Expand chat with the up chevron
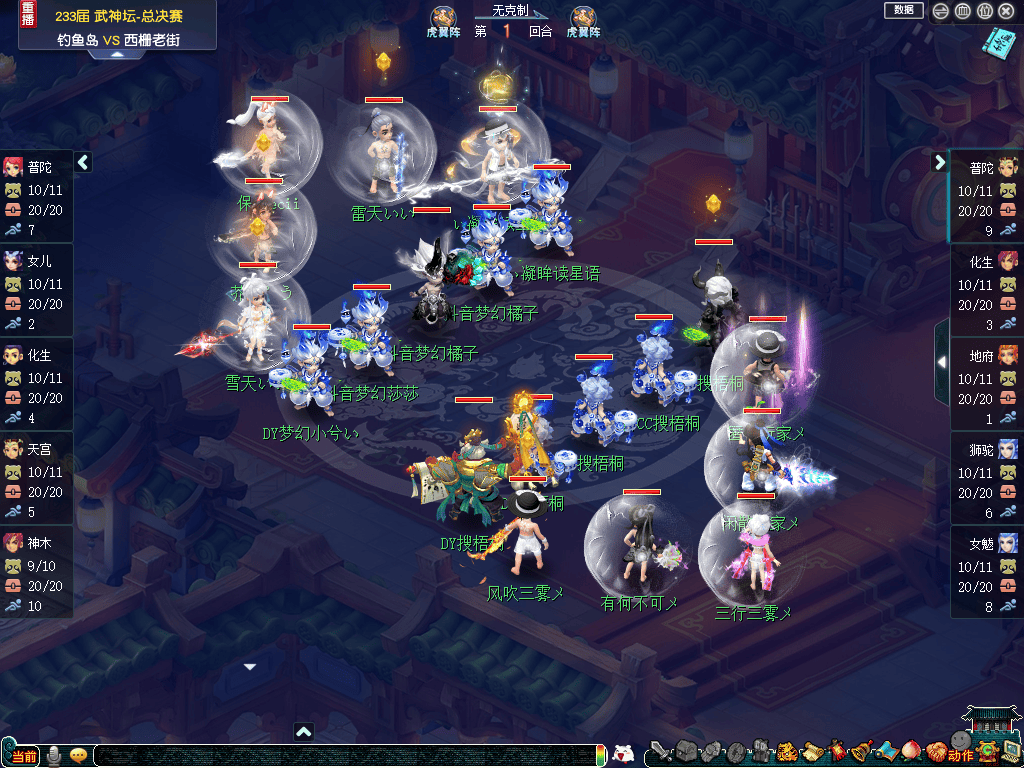 tap(304, 732)
